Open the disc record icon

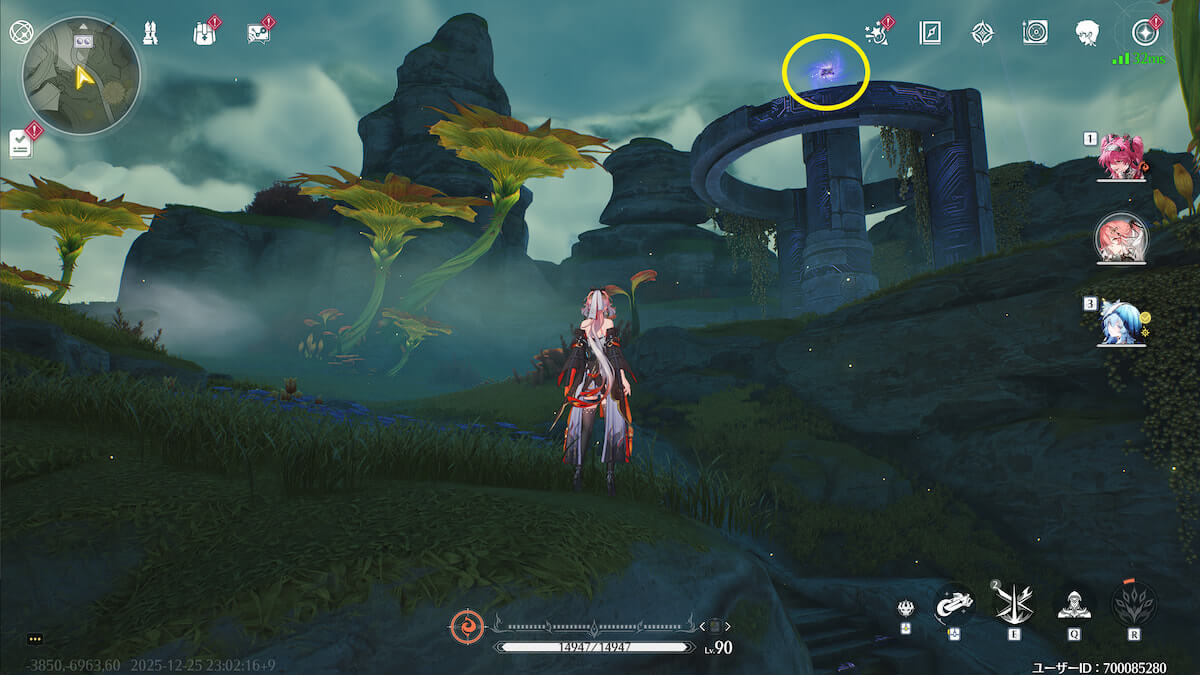[x=1035, y=33]
